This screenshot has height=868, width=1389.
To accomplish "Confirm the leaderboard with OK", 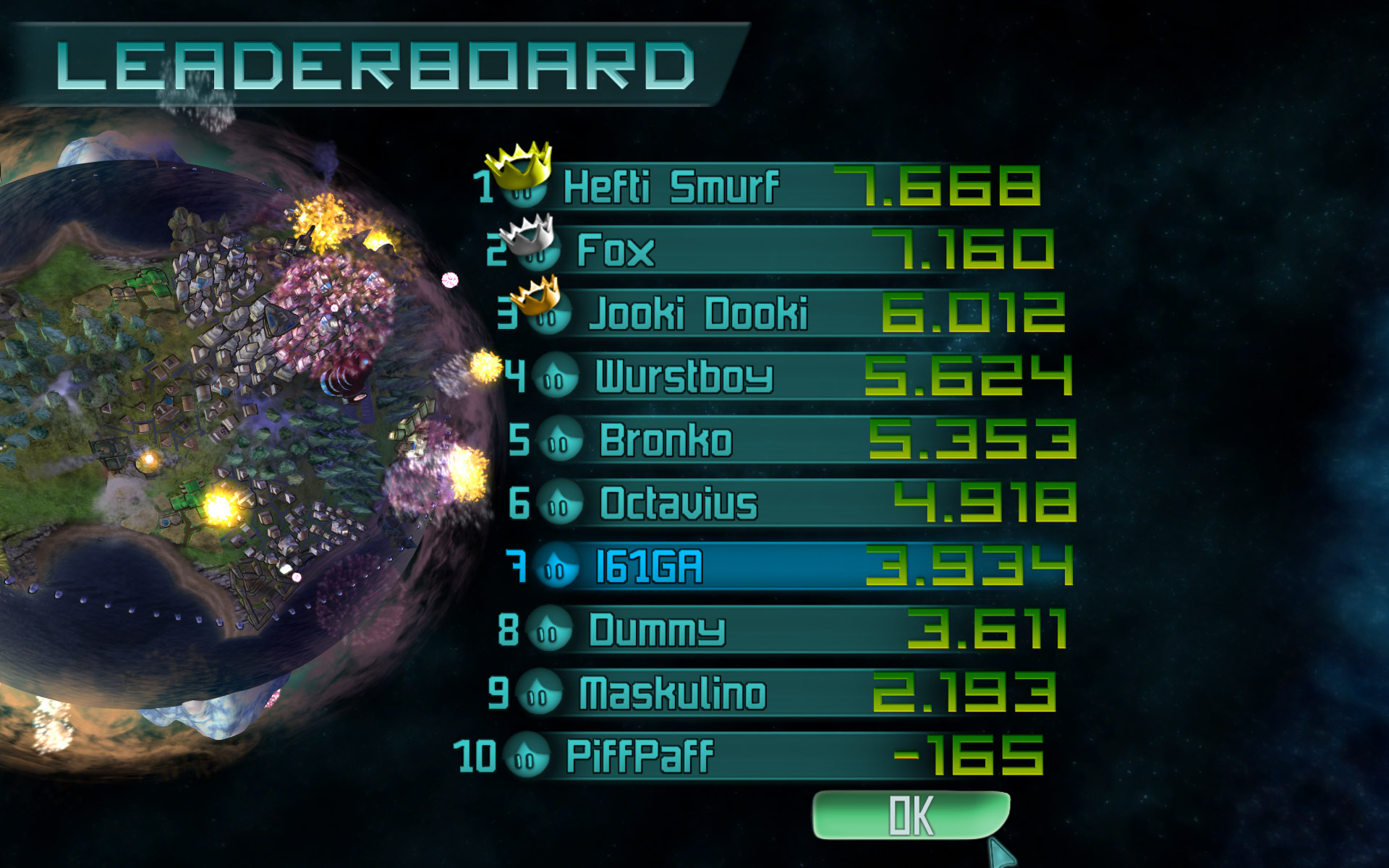I will 911,816.
